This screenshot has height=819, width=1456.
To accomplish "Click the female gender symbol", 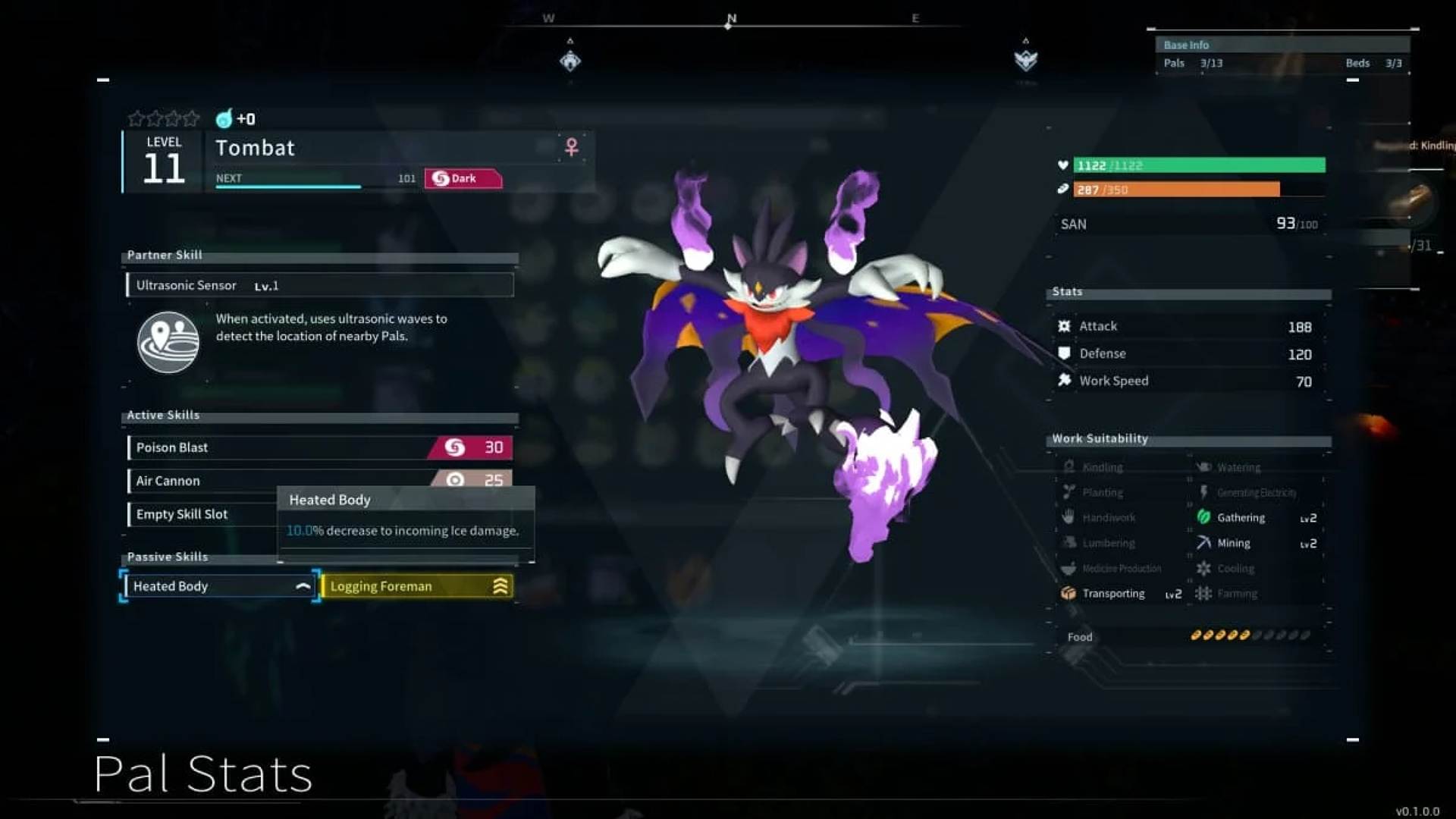I will point(570,148).
